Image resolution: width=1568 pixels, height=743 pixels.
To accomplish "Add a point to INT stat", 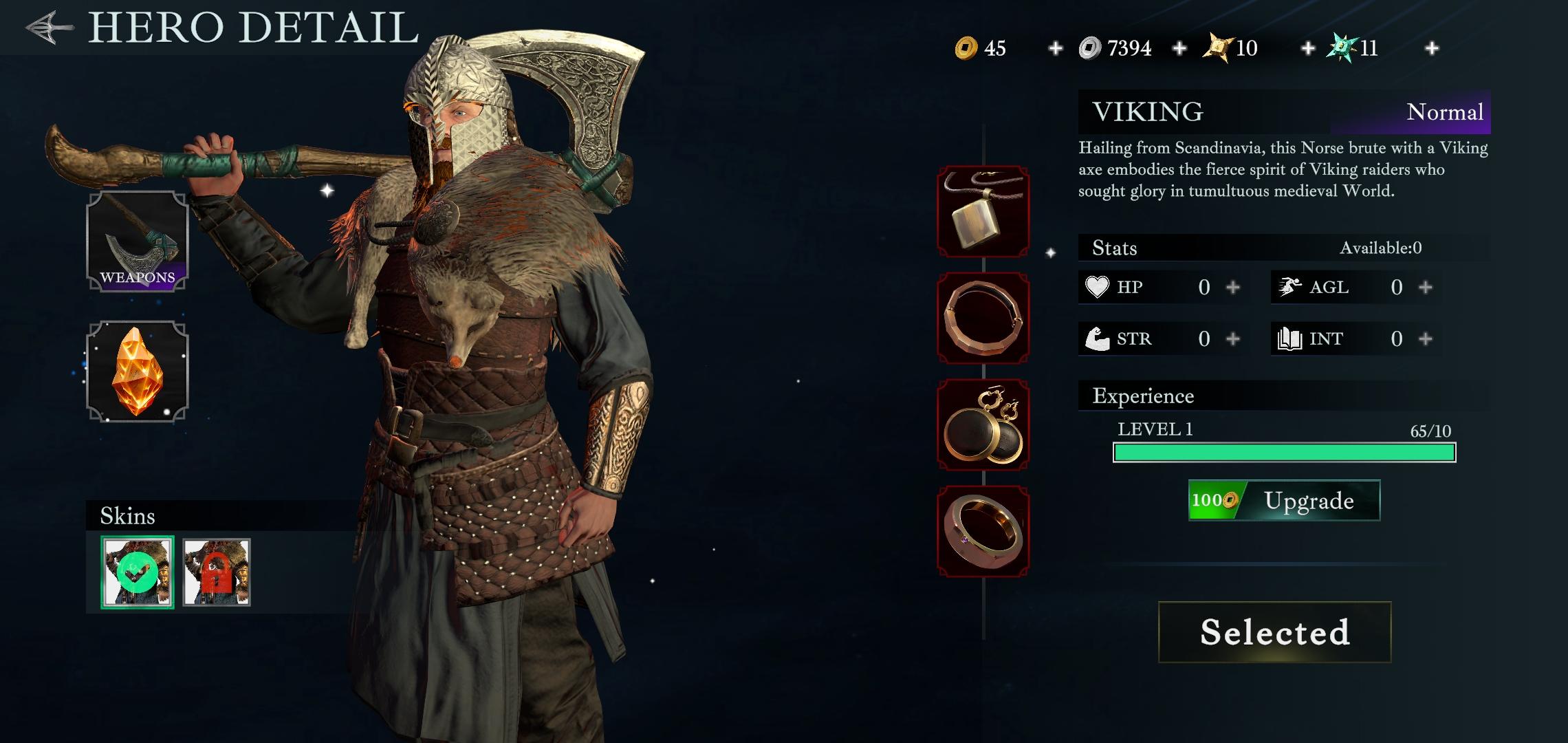I will point(1426,338).
